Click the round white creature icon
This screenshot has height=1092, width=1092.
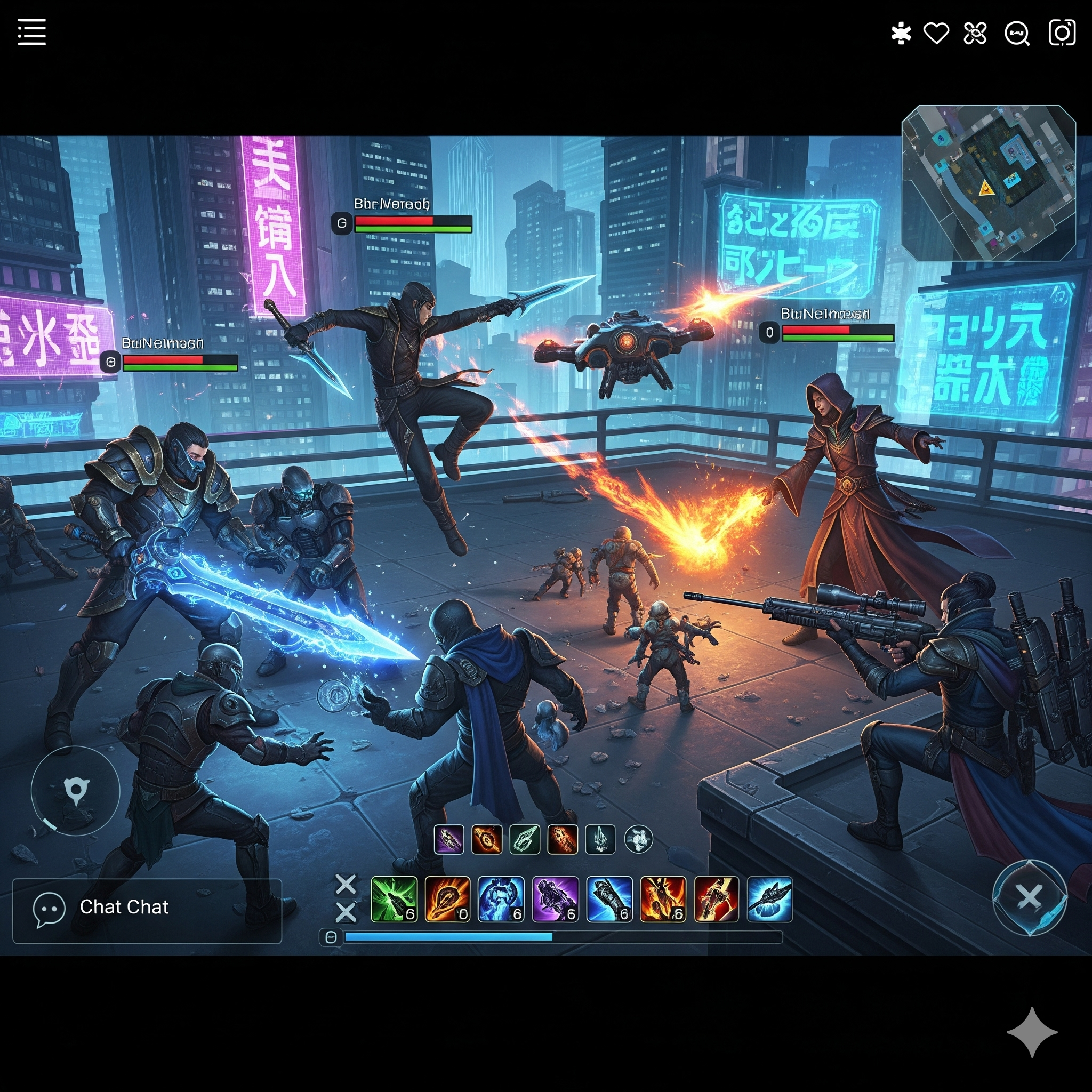click(639, 839)
